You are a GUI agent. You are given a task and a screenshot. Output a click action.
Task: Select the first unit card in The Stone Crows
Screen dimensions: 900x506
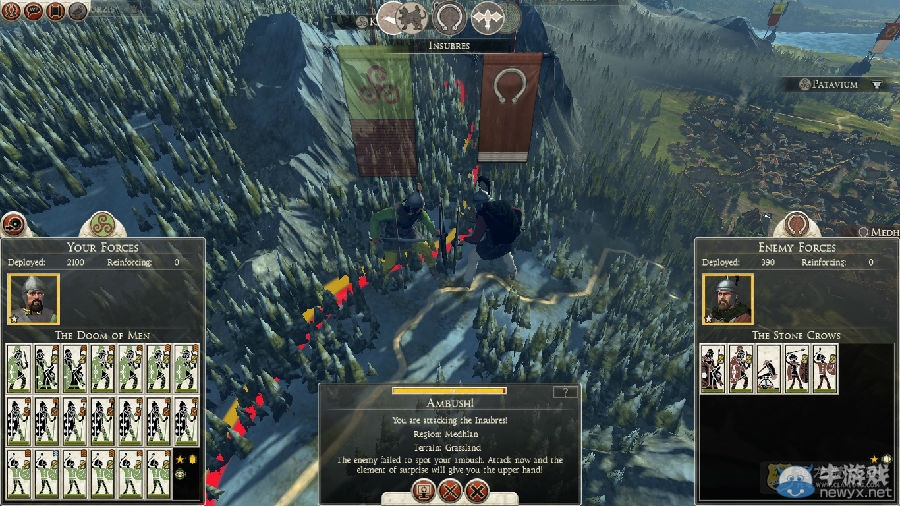coord(713,368)
